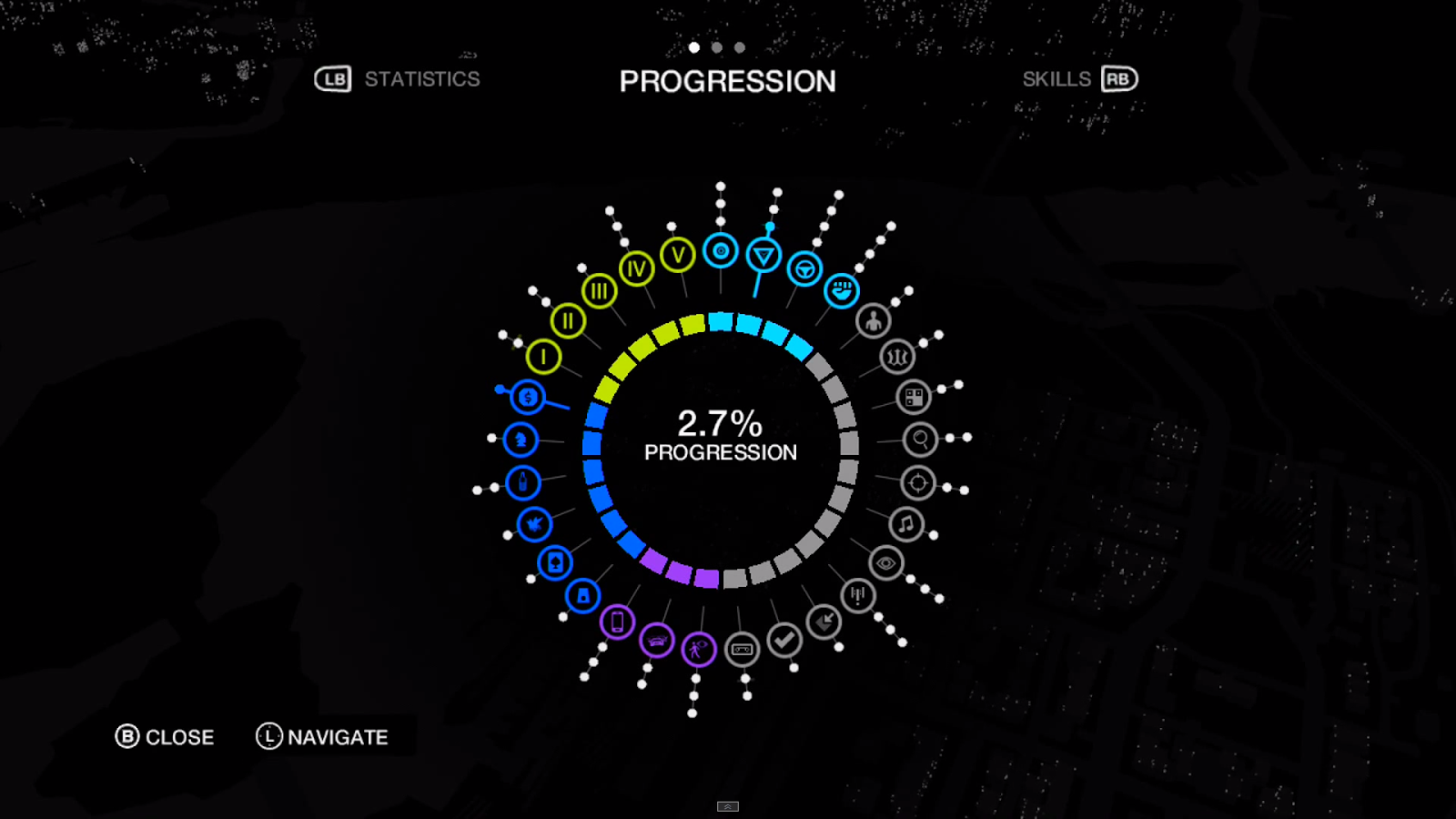Choose the gray cassette tape icon
The width and height of the screenshot is (1456, 819).
coord(743,650)
